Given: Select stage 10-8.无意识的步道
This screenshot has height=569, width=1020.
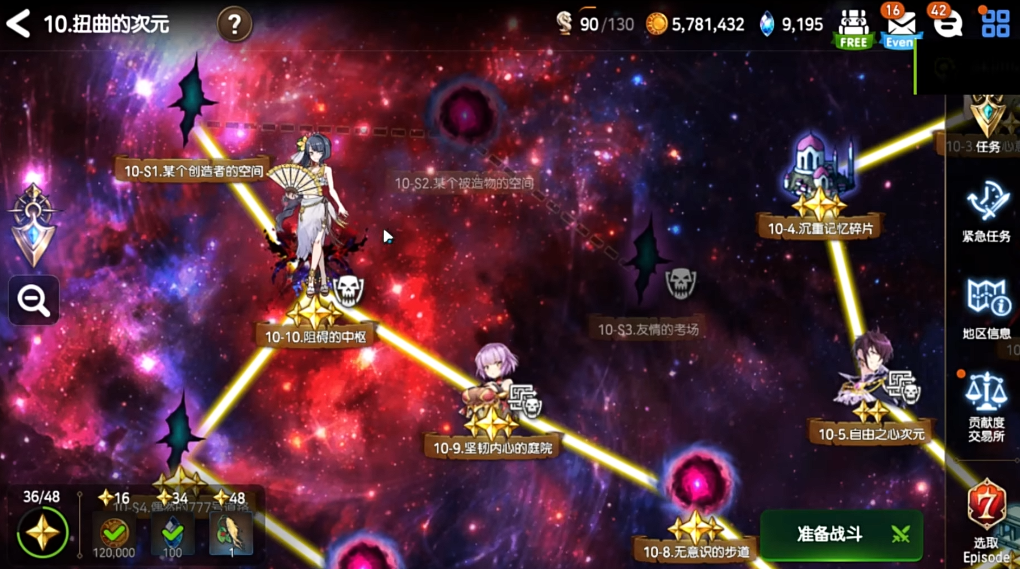Looking at the screenshot, I should pyautogui.click(x=695, y=550).
